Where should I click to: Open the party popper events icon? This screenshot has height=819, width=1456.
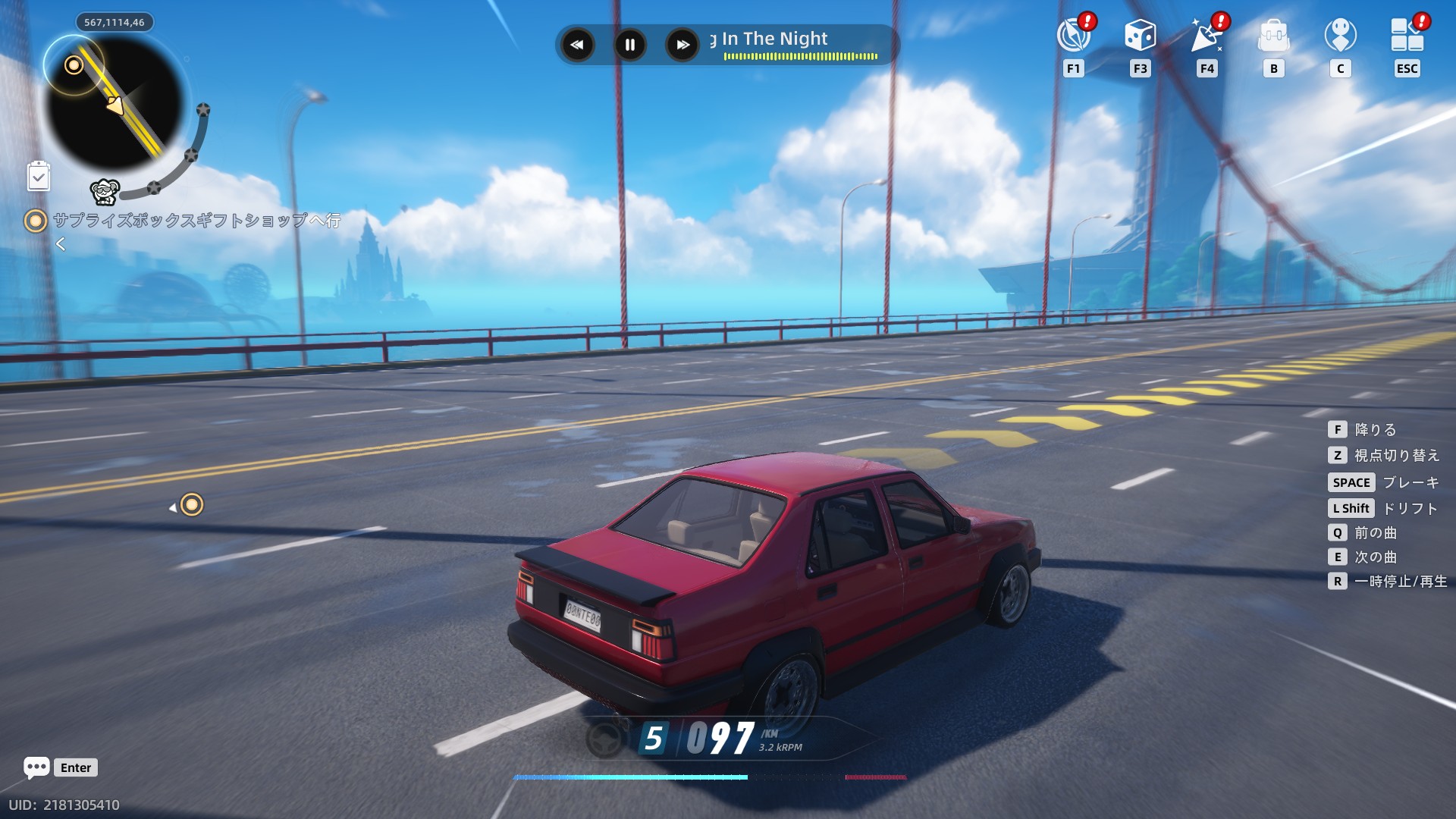point(1207,35)
